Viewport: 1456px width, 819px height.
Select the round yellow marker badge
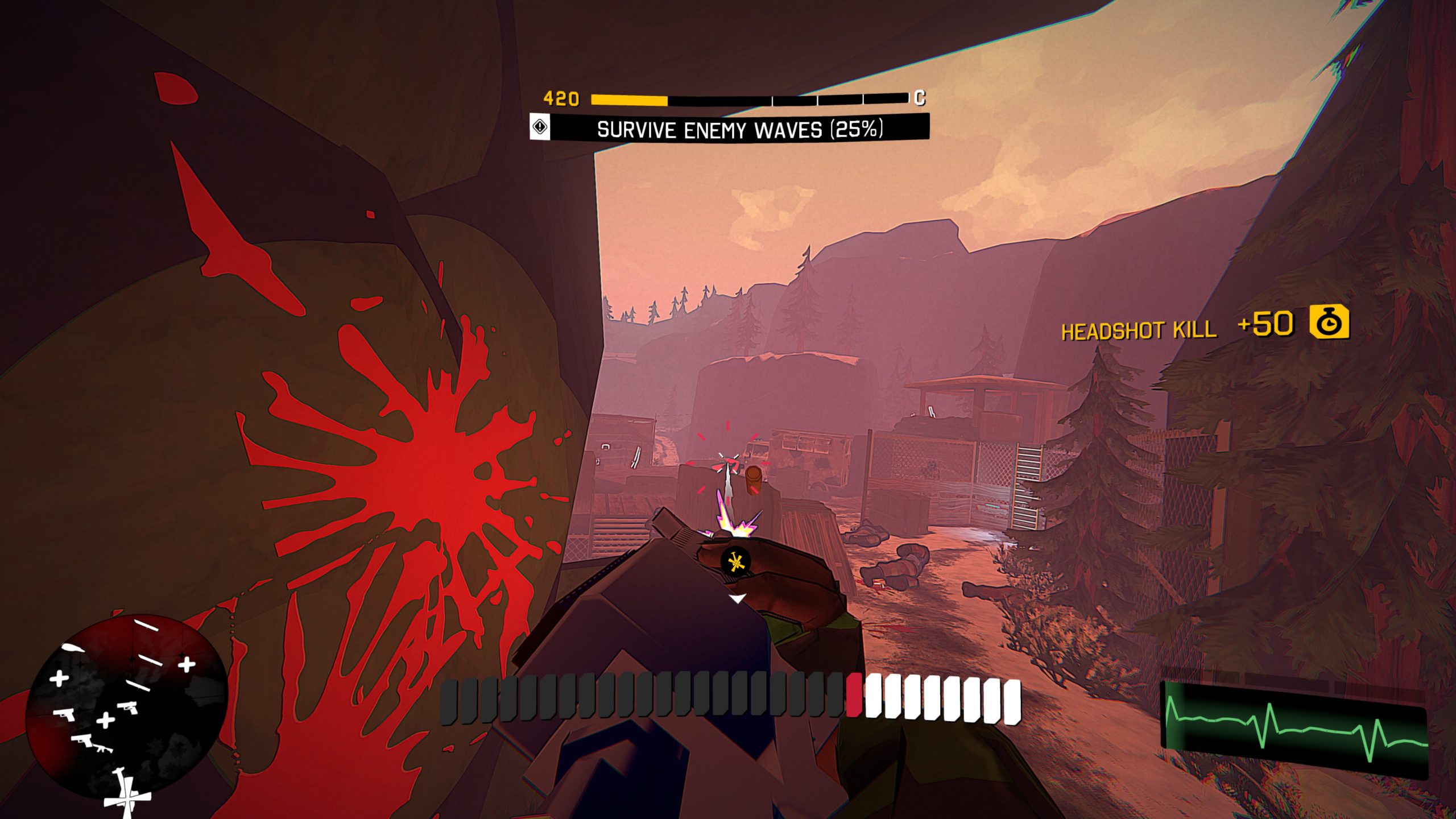(x=735, y=562)
